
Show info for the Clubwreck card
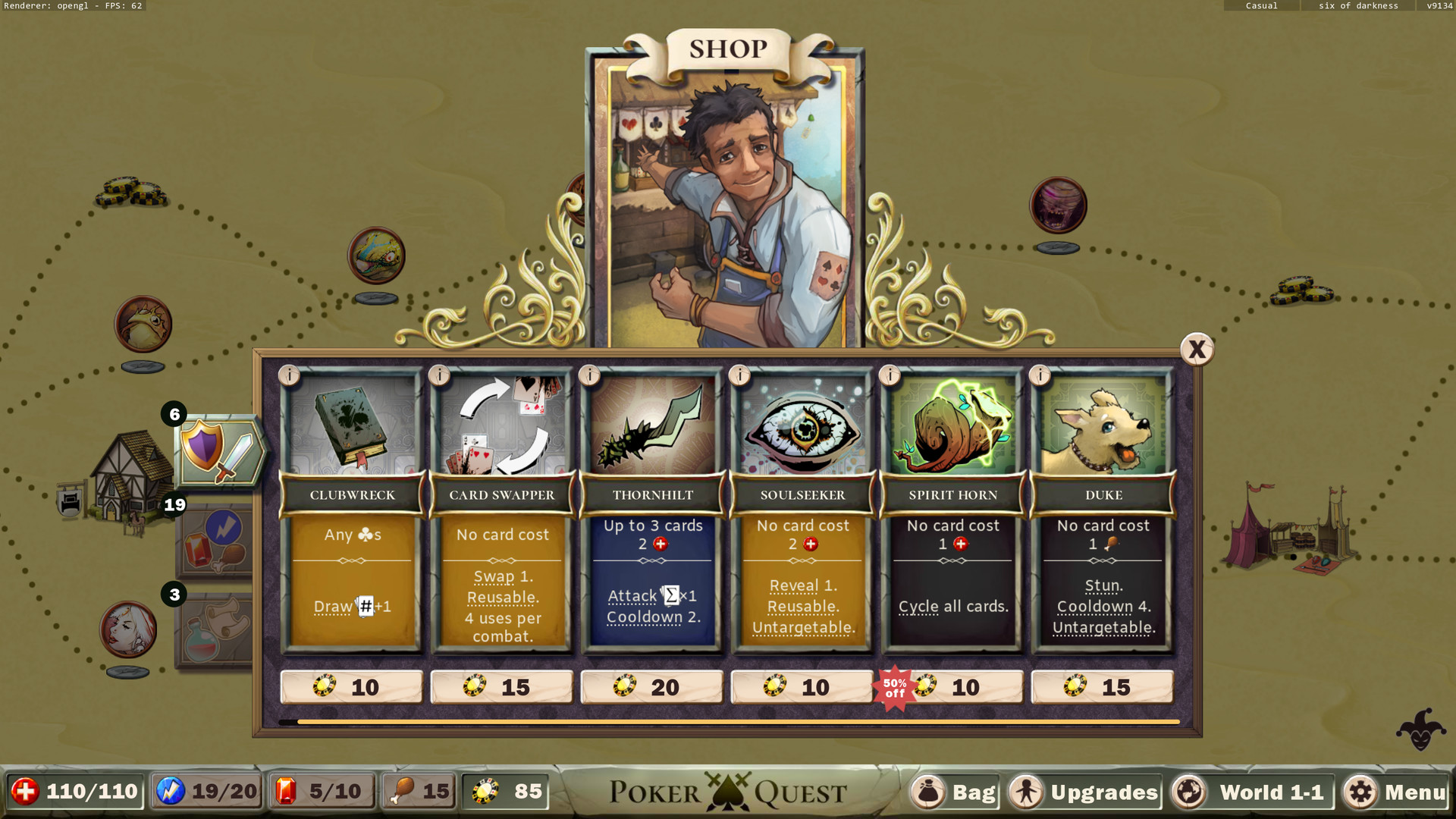(289, 375)
